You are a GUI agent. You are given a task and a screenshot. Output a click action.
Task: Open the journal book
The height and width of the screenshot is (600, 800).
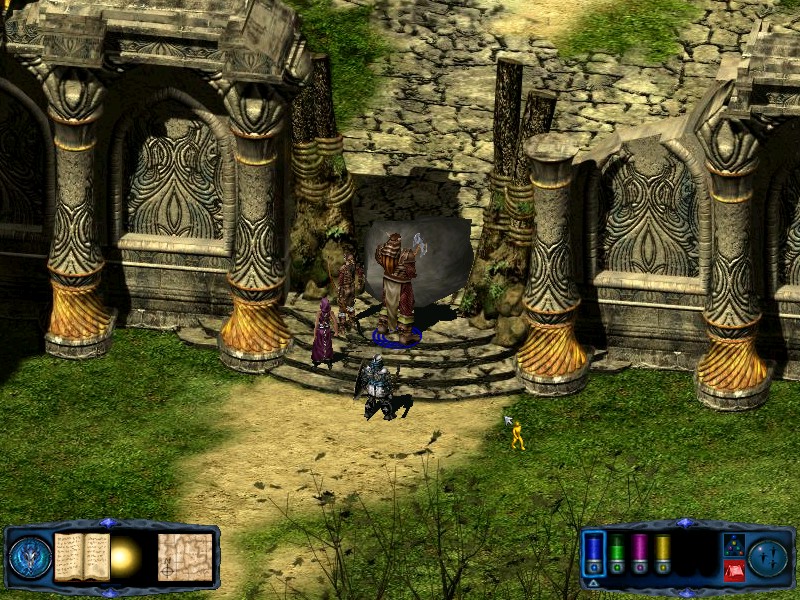coord(81,556)
